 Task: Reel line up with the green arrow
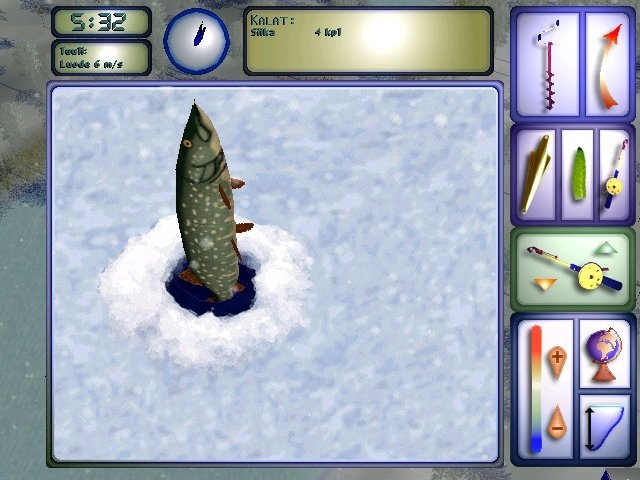coord(606,247)
